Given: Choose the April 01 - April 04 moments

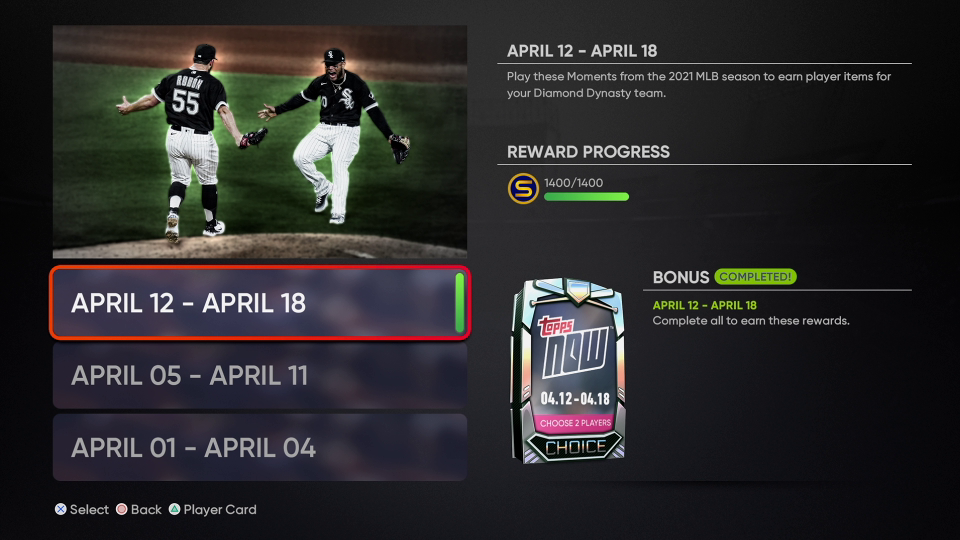Looking at the screenshot, I should (x=259, y=448).
